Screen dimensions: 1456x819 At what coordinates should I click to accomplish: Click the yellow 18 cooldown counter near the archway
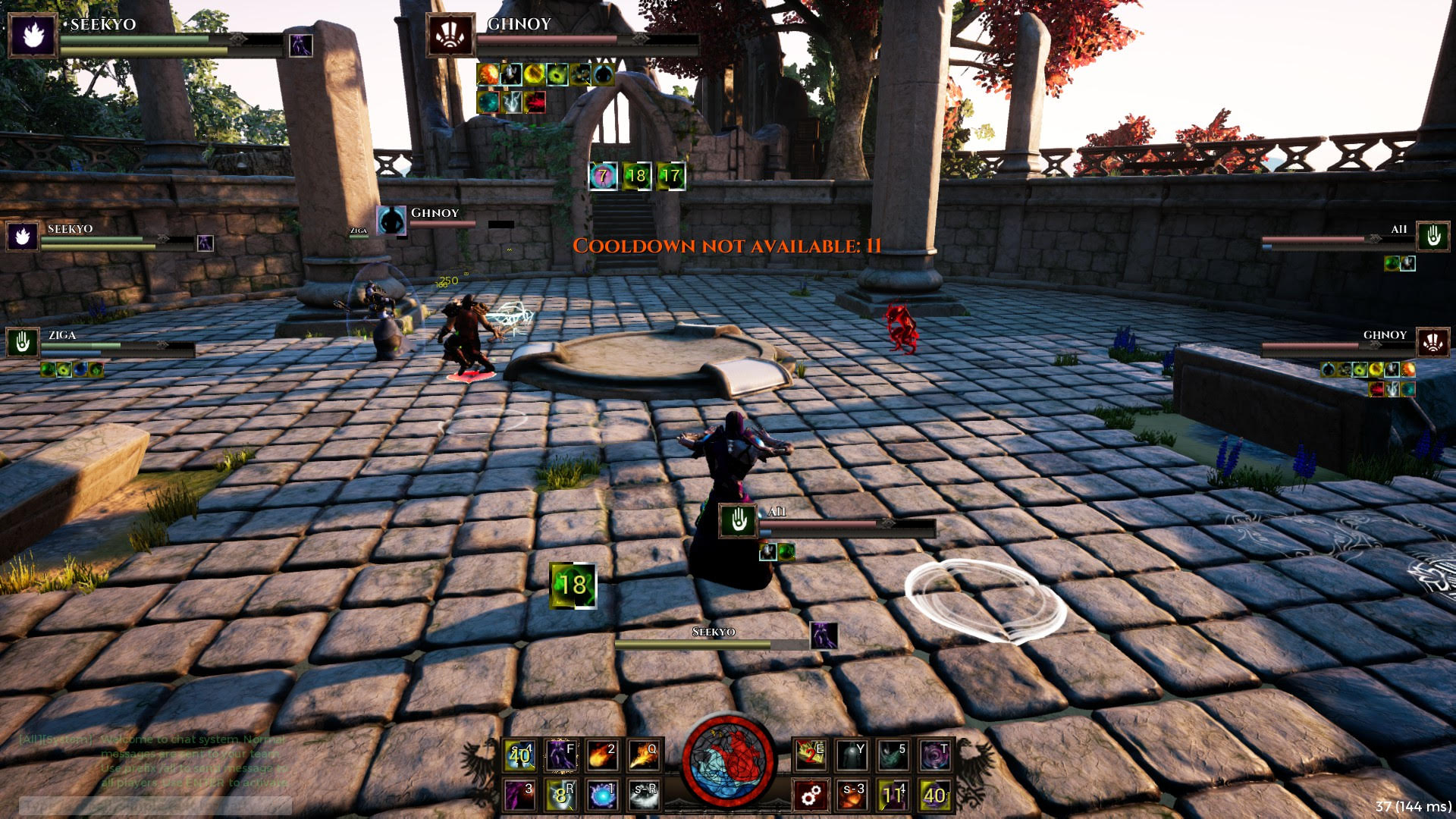637,176
